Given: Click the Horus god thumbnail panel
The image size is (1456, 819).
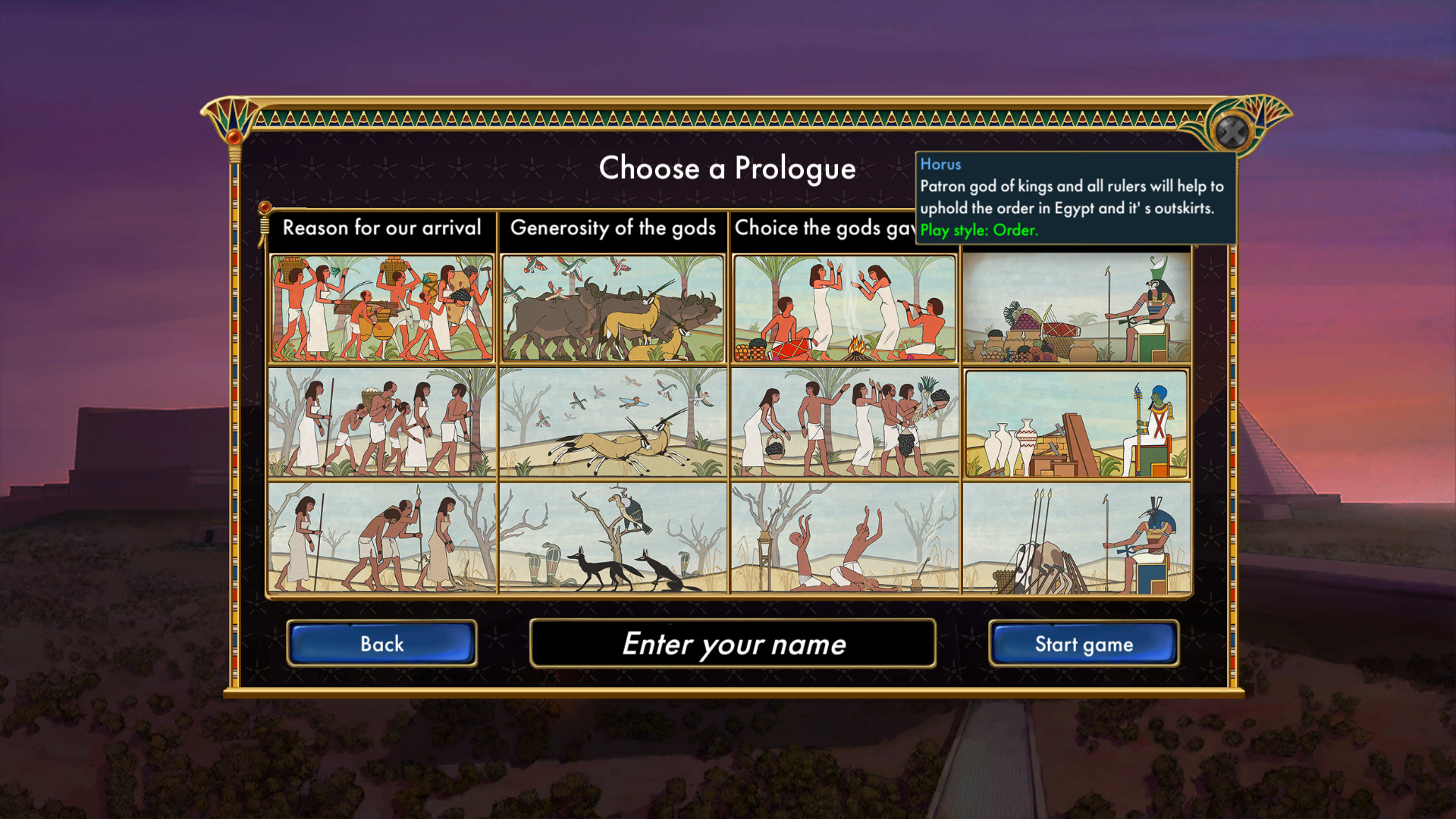Looking at the screenshot, I should click(1077, 307).
